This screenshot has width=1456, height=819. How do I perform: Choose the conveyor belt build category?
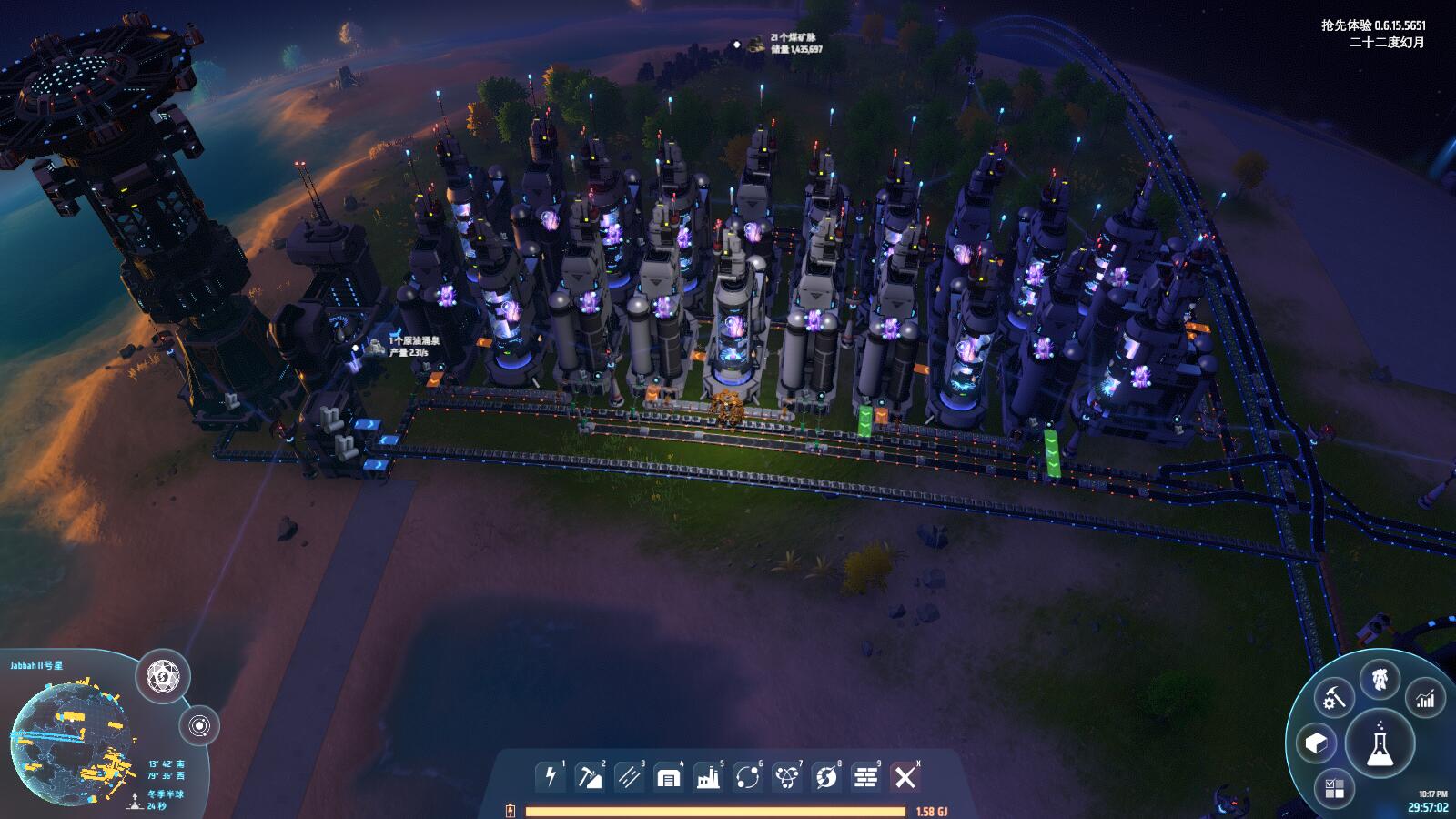tap(629, 777)
